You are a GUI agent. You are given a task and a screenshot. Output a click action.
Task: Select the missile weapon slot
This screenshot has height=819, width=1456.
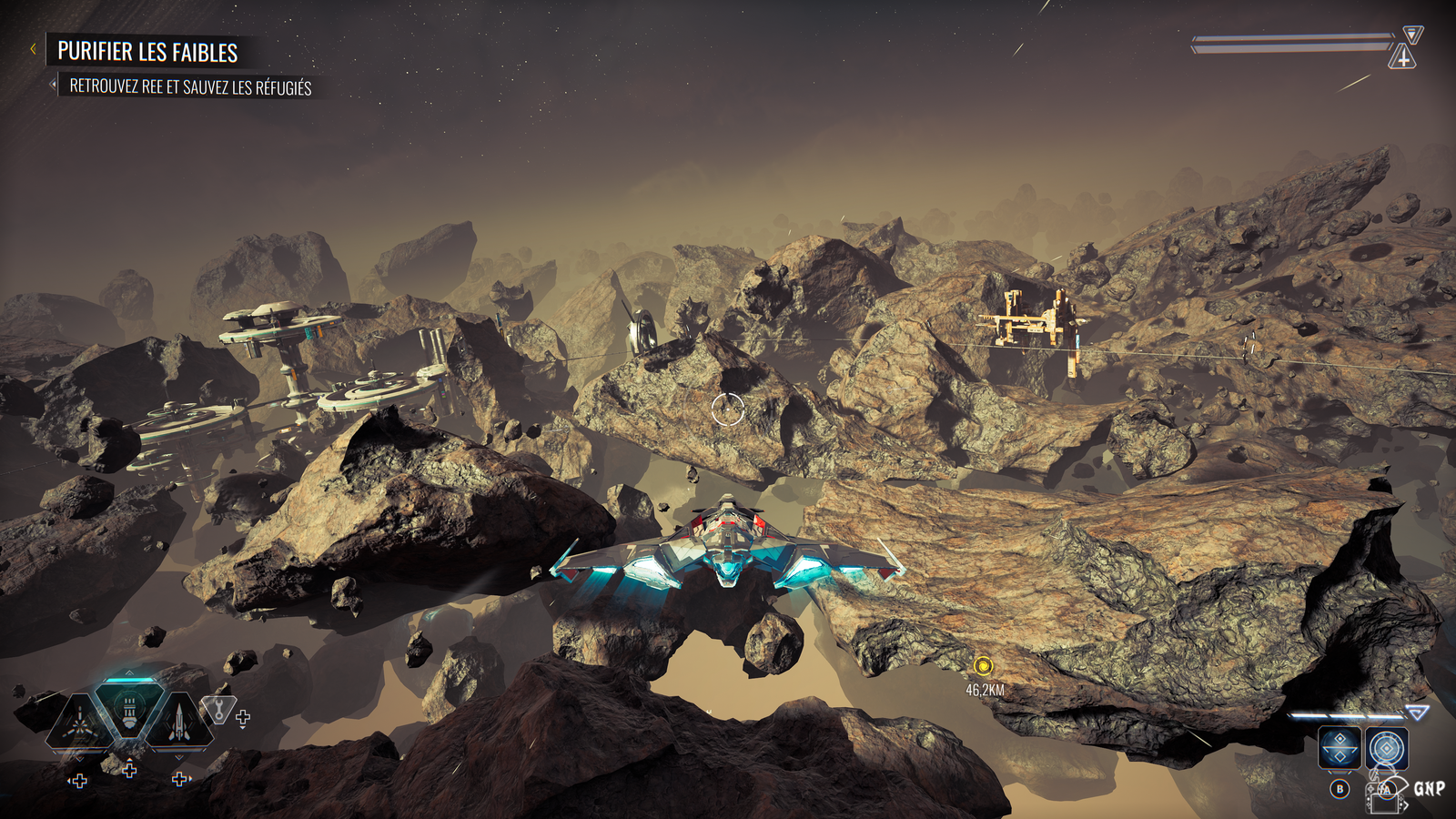(x=179, y=722)
